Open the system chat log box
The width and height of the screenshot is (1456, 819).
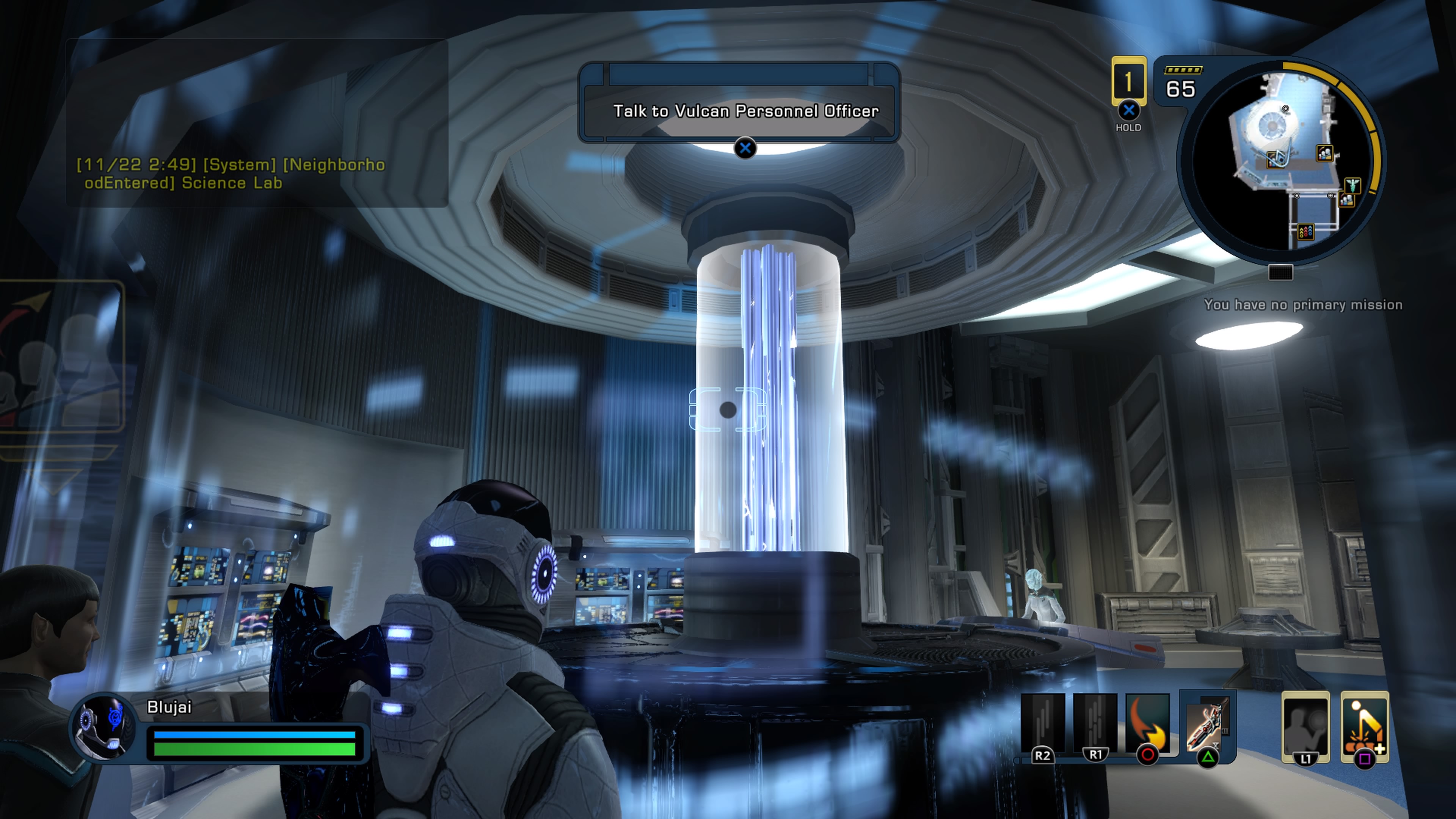pos(257,122)
